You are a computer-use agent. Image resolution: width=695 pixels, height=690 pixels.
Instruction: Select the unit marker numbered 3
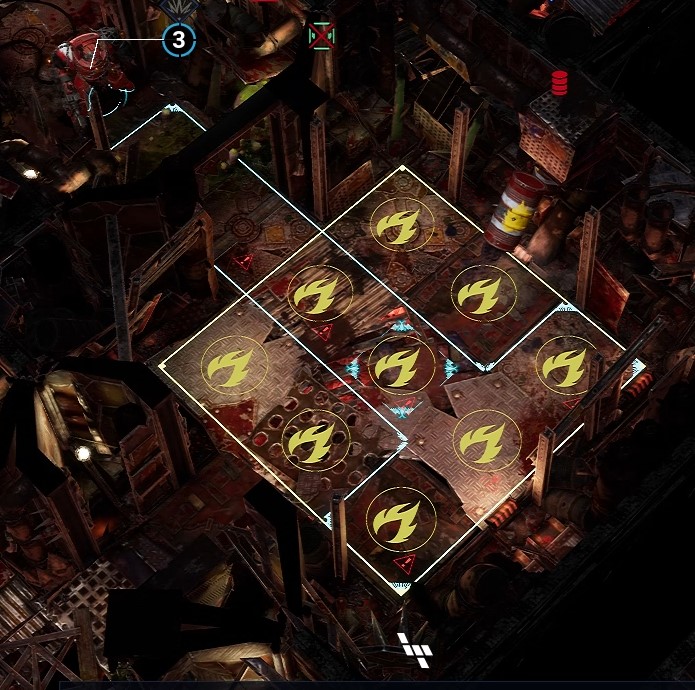coord(179,40)
